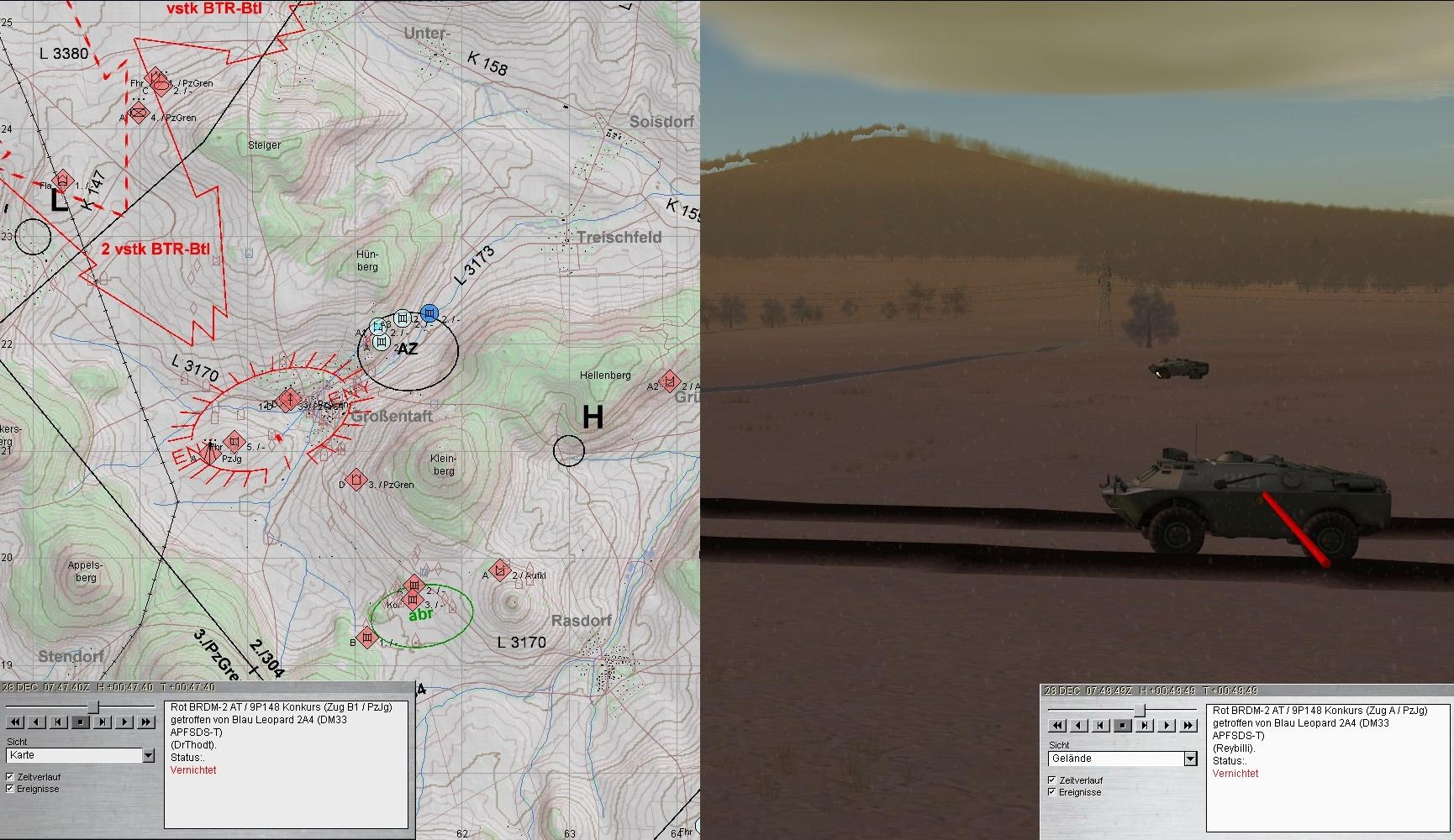The image size is (1454, 840).
Task: Play forward in the Karte replay panel
Action: (x=124, y=722)
